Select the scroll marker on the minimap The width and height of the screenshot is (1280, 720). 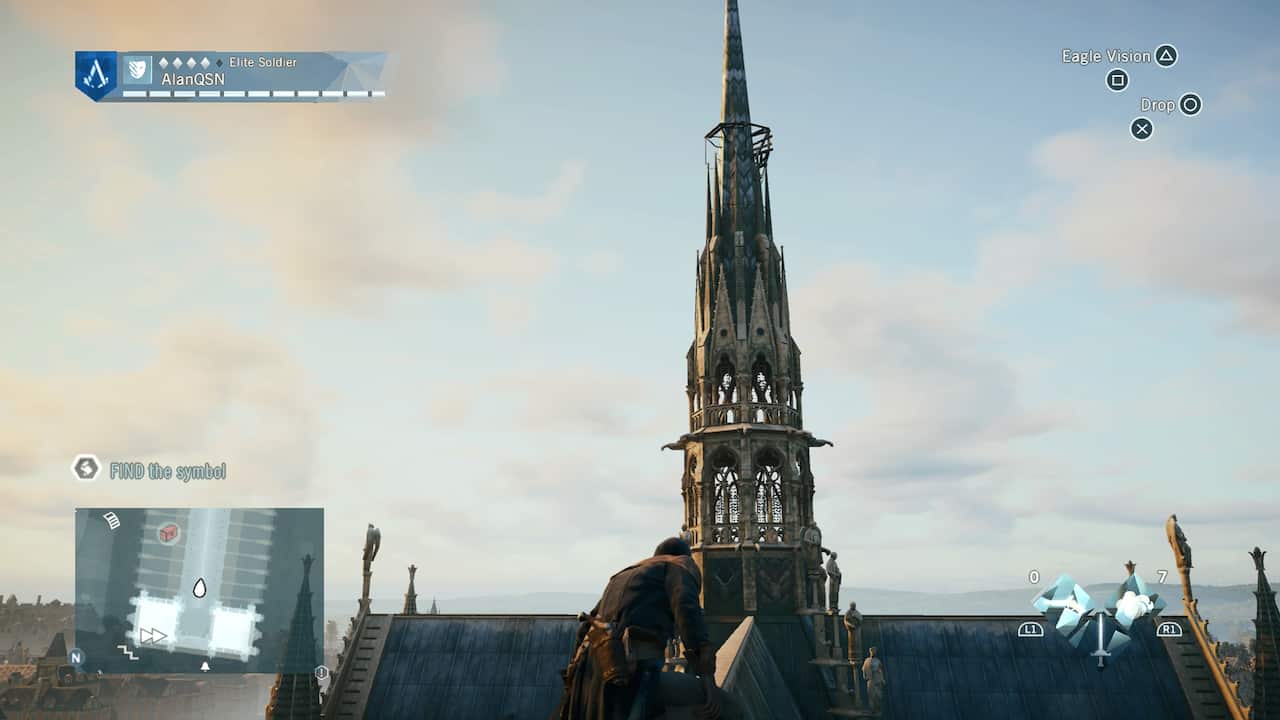pyautogui.click(x=111, y=521)
